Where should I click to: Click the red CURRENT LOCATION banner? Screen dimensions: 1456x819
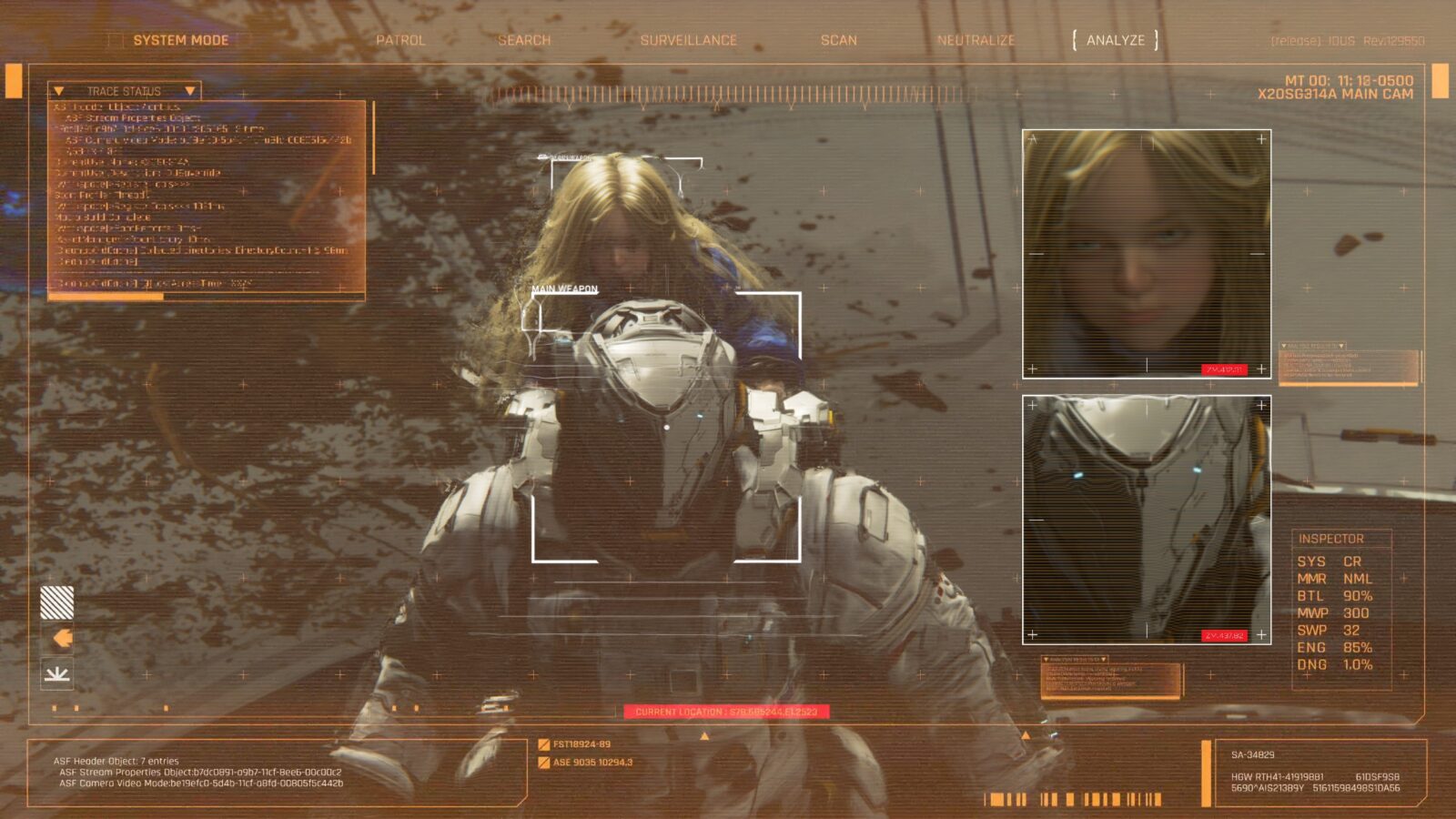[x=726, y=712]
